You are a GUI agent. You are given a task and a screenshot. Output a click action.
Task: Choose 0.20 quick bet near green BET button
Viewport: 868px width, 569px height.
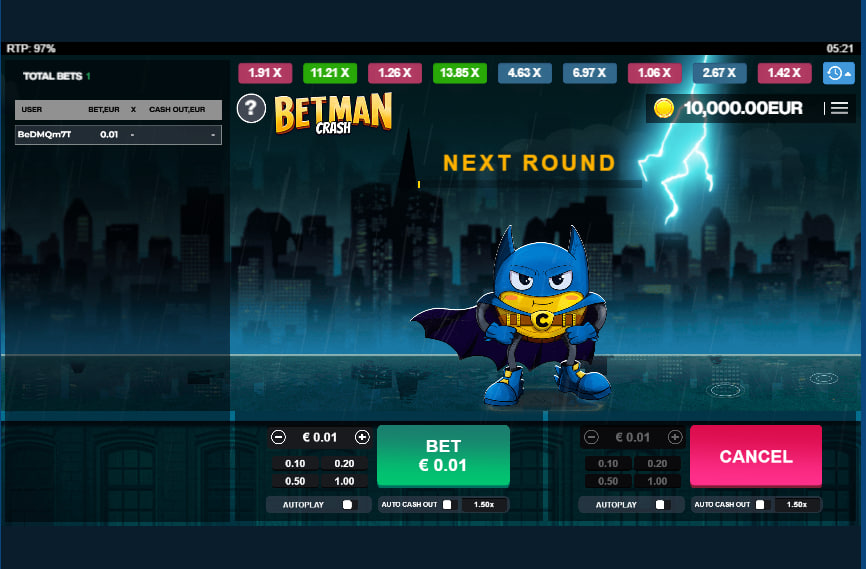[x=345, y=463]
